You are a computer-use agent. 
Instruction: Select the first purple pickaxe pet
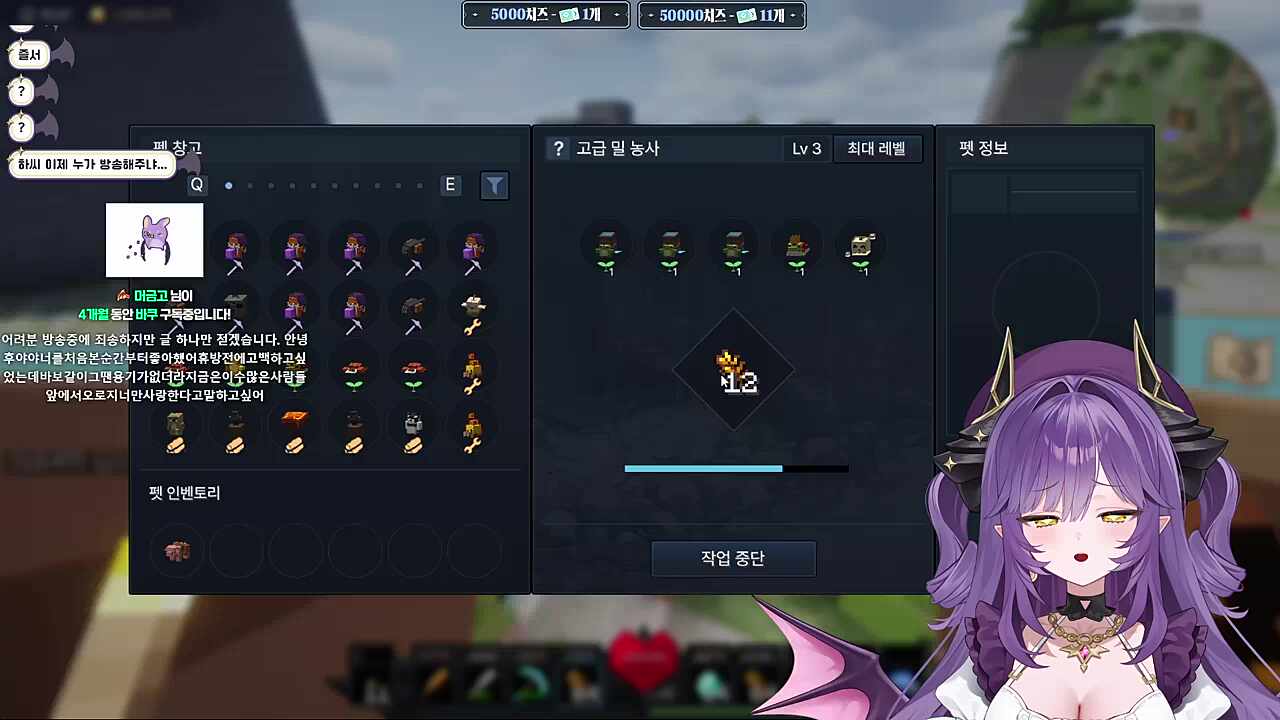(237, 245)
